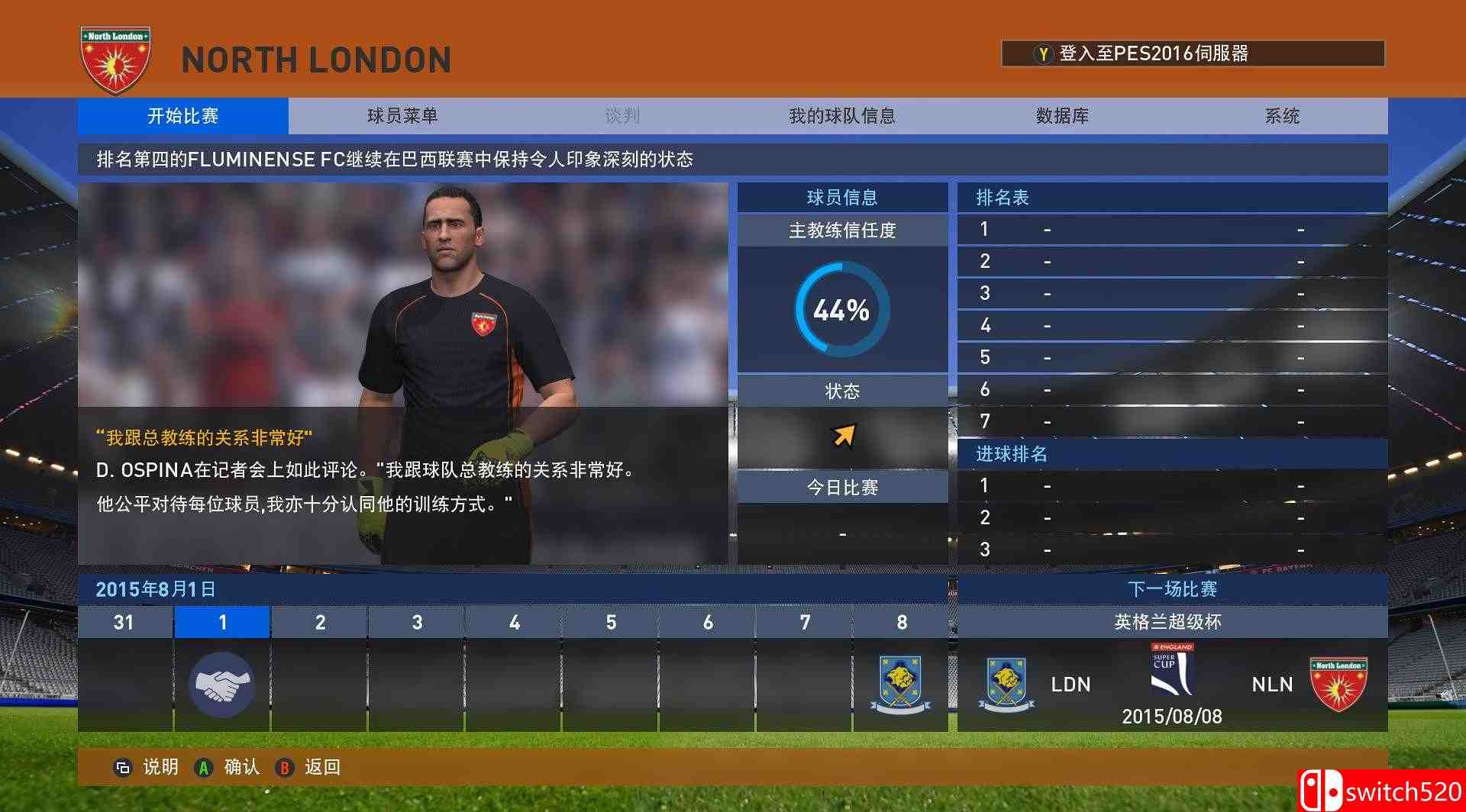Open the 今日比赛 section

pos(842,485)
